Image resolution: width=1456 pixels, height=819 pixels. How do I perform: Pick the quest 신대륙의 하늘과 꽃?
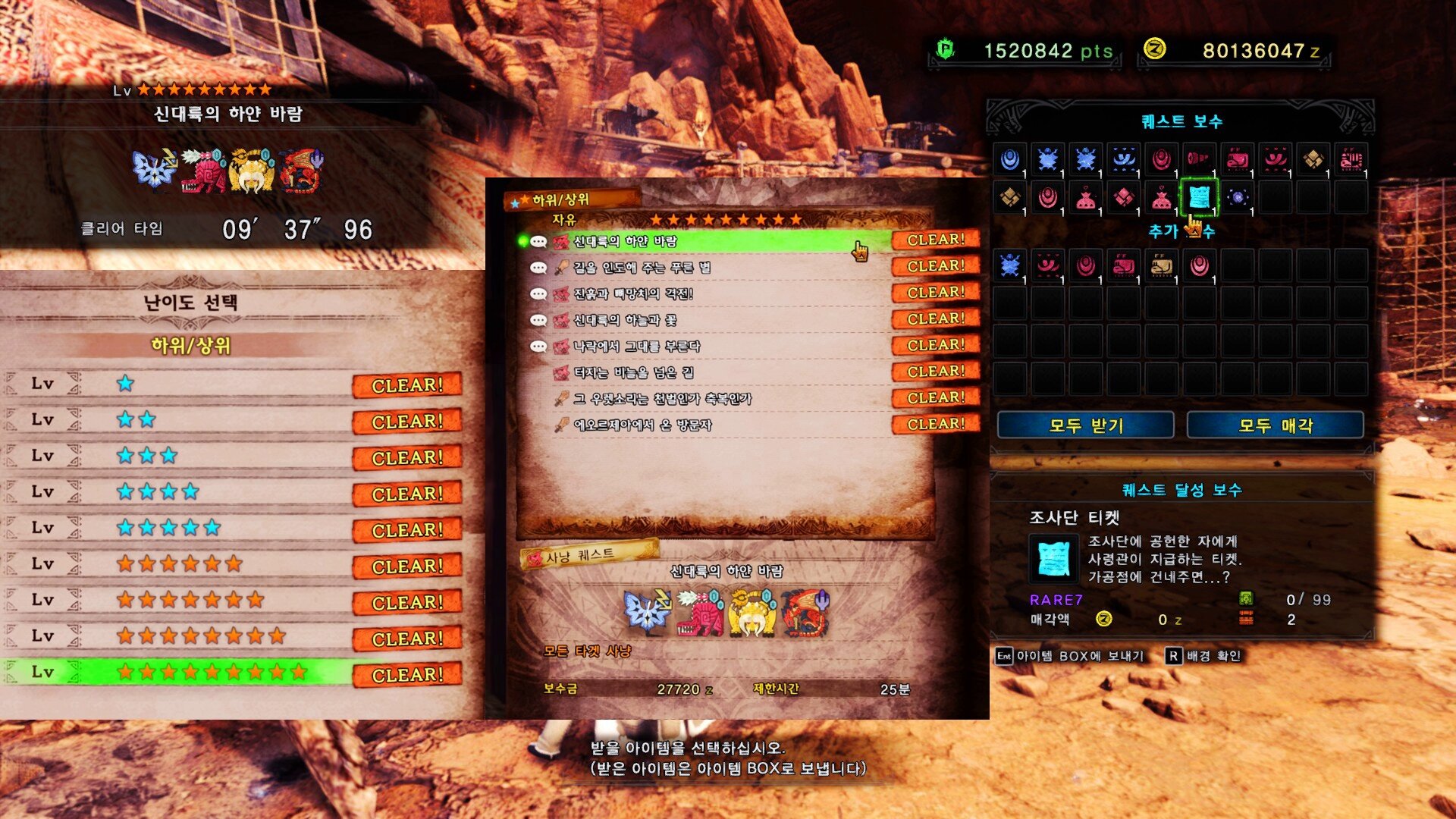click(x=625, y=320)
